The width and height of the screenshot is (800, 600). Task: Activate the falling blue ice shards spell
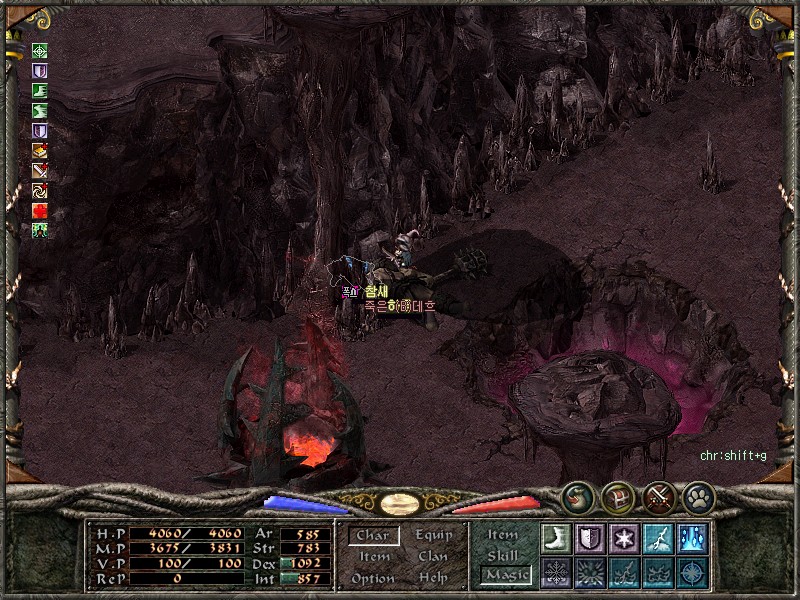(x=692, y=538)
